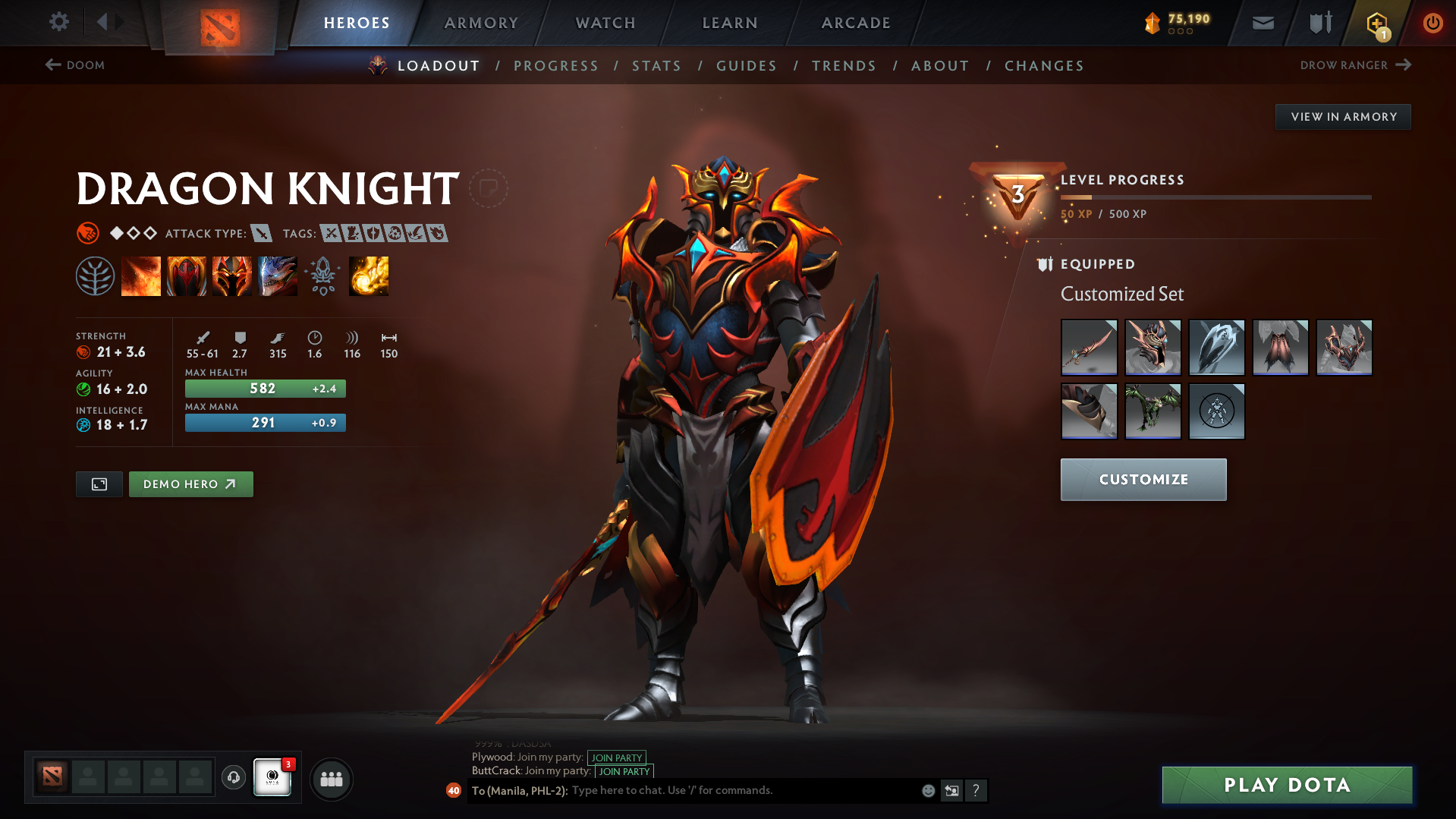Image resolution: width=1456 pixels, height=819 pixels.
Task: Toggle the melee attack type filter
Action: pyautogui.click(x=263, y=234)
